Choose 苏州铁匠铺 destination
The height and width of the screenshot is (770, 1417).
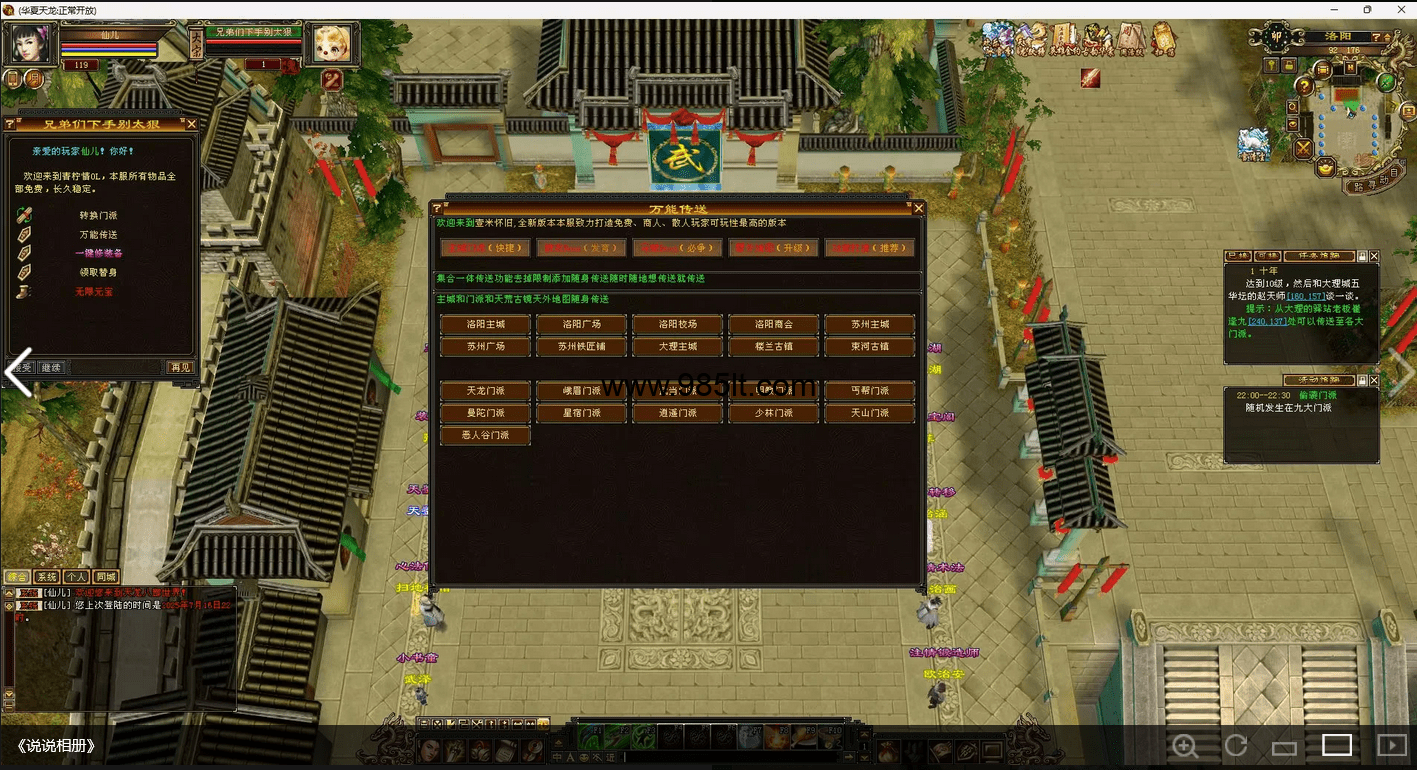coord(581,347)
